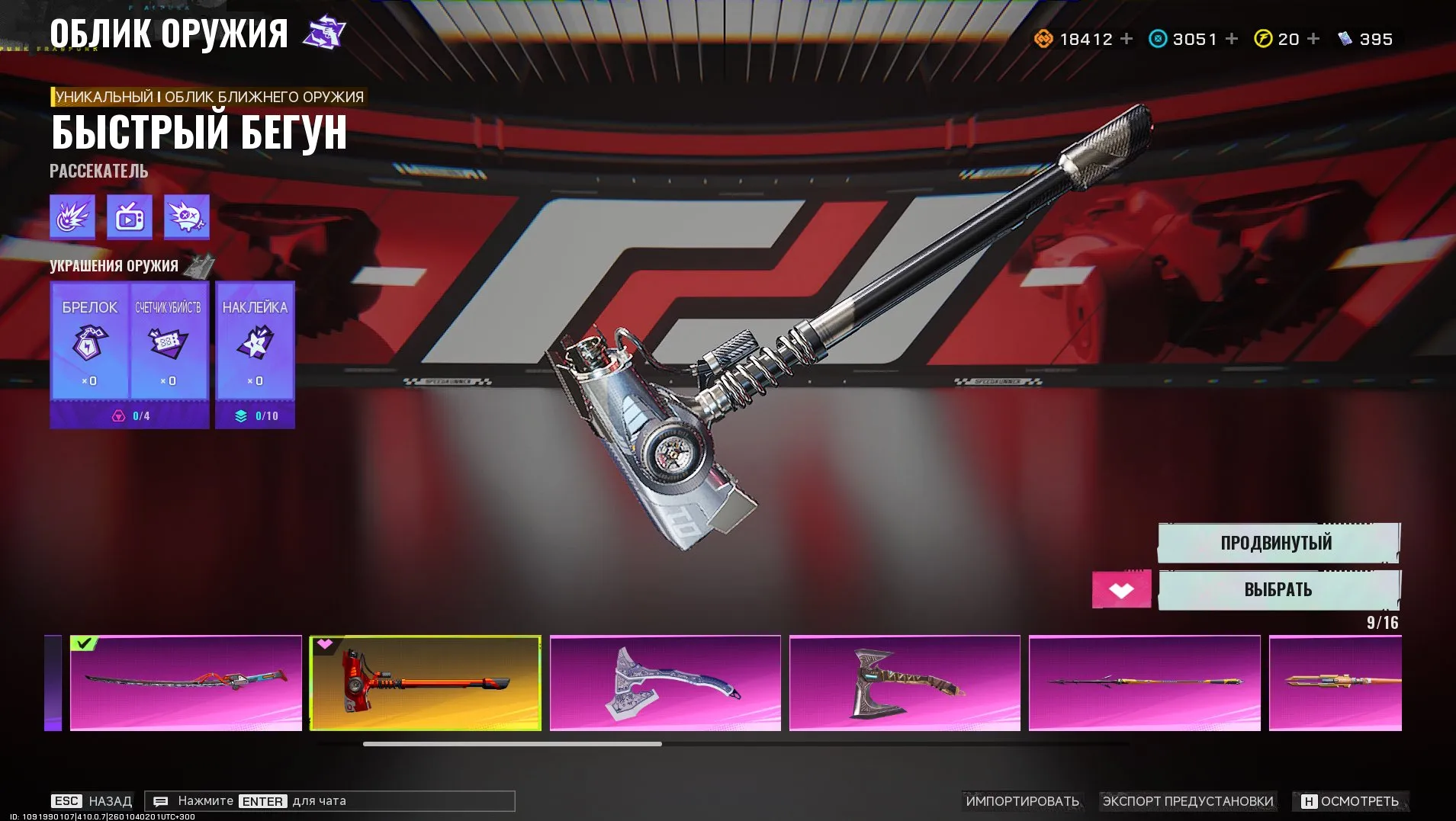Select the long spear skin thumbnail
1456x821 pixels.
pos(1144,682)
